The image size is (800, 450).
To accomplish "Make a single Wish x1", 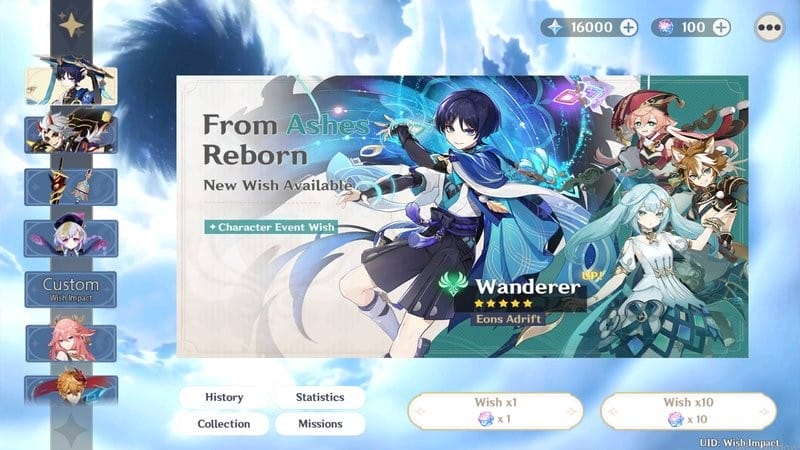I will [495, 410].
